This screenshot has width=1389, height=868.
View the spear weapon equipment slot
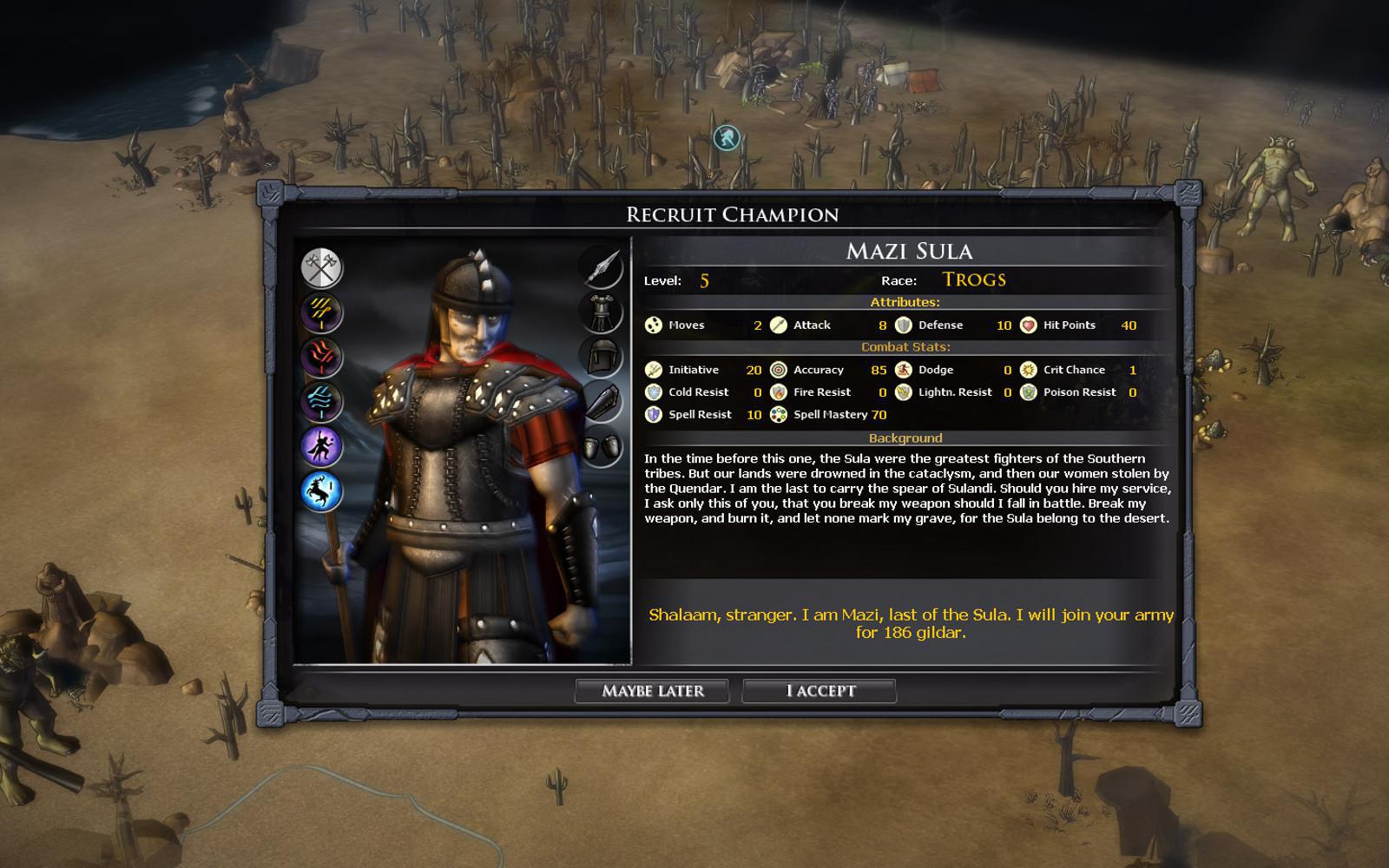602,267
